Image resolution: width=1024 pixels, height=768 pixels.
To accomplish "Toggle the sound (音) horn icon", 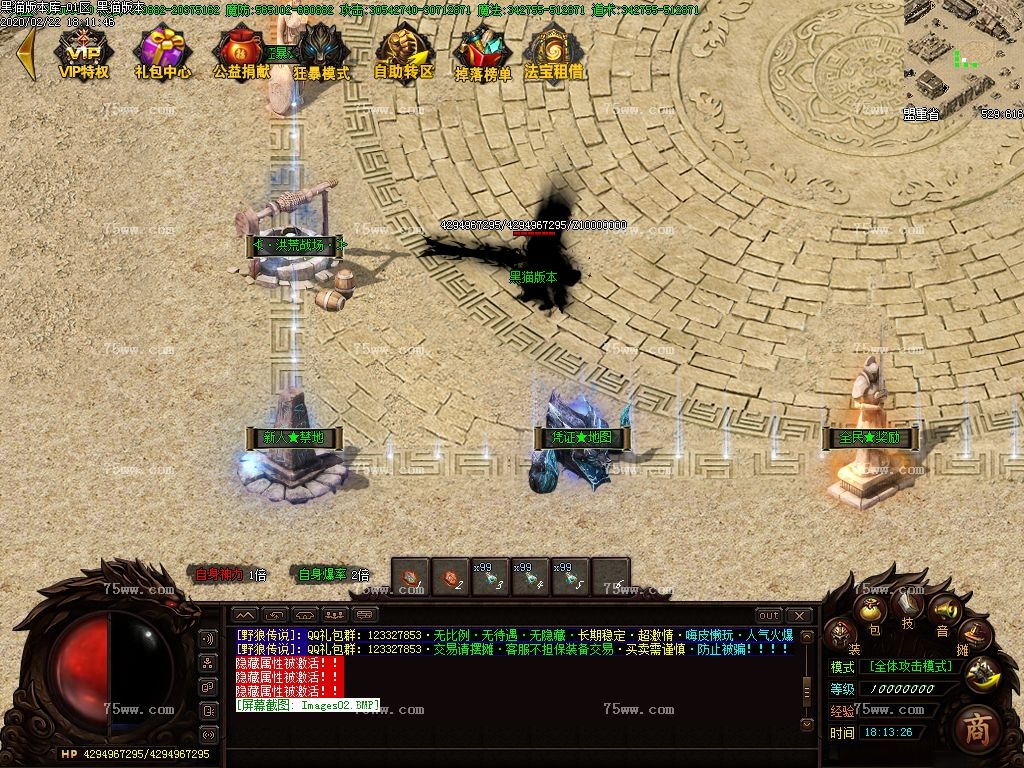I will 943,610.
